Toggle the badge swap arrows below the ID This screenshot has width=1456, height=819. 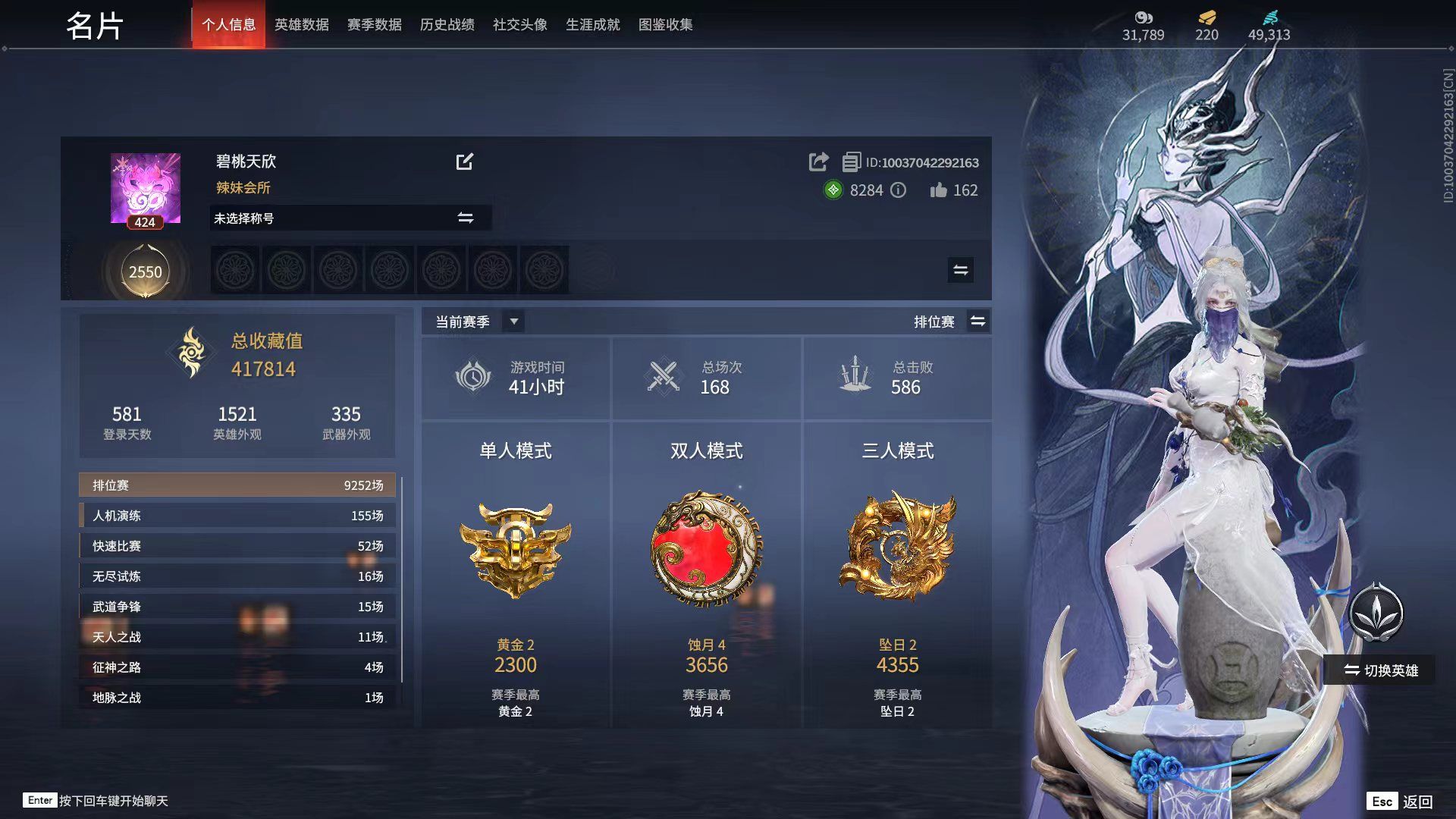pyautogui.click(x=959, y=269)
